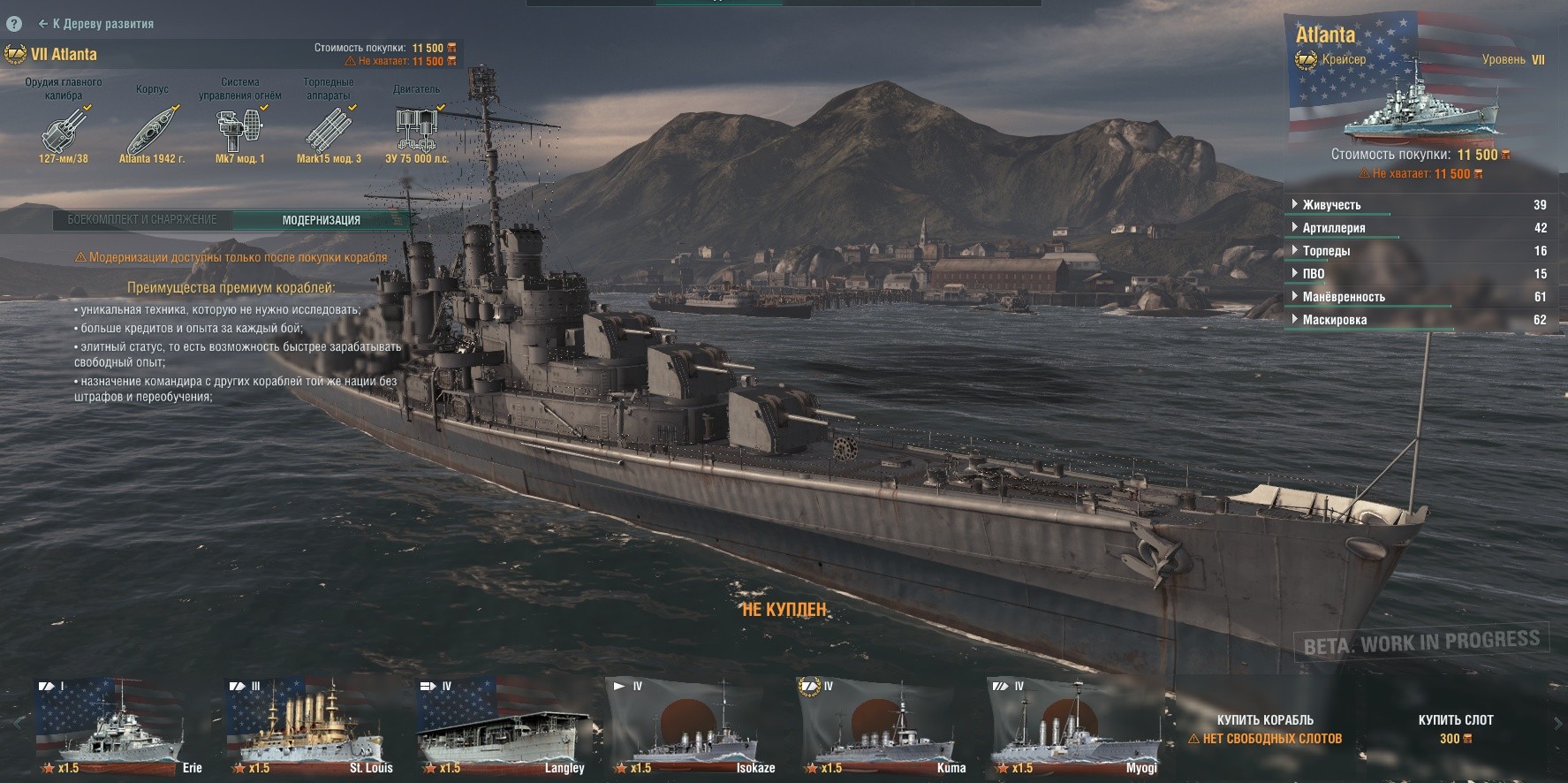The width and height of the screenshot is (1568, 783).
Task: Buy a slot for 300 doubloons
Action: coord(1455,728)
